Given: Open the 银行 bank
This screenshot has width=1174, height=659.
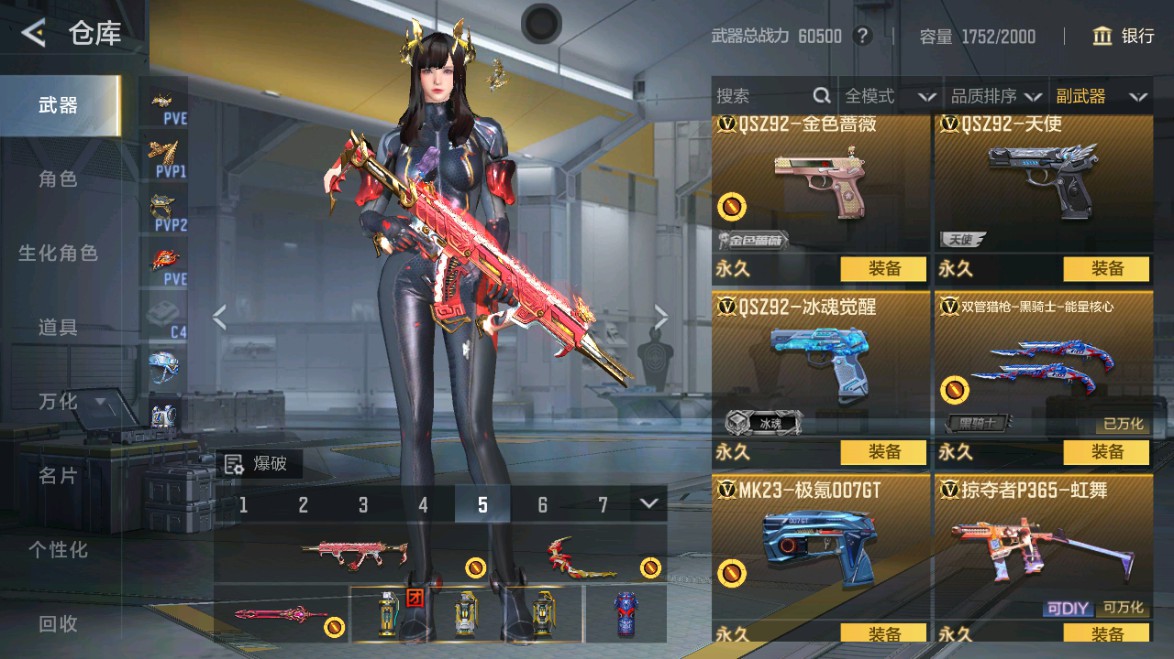Looking at the screenshot, I should [1124, 36].
